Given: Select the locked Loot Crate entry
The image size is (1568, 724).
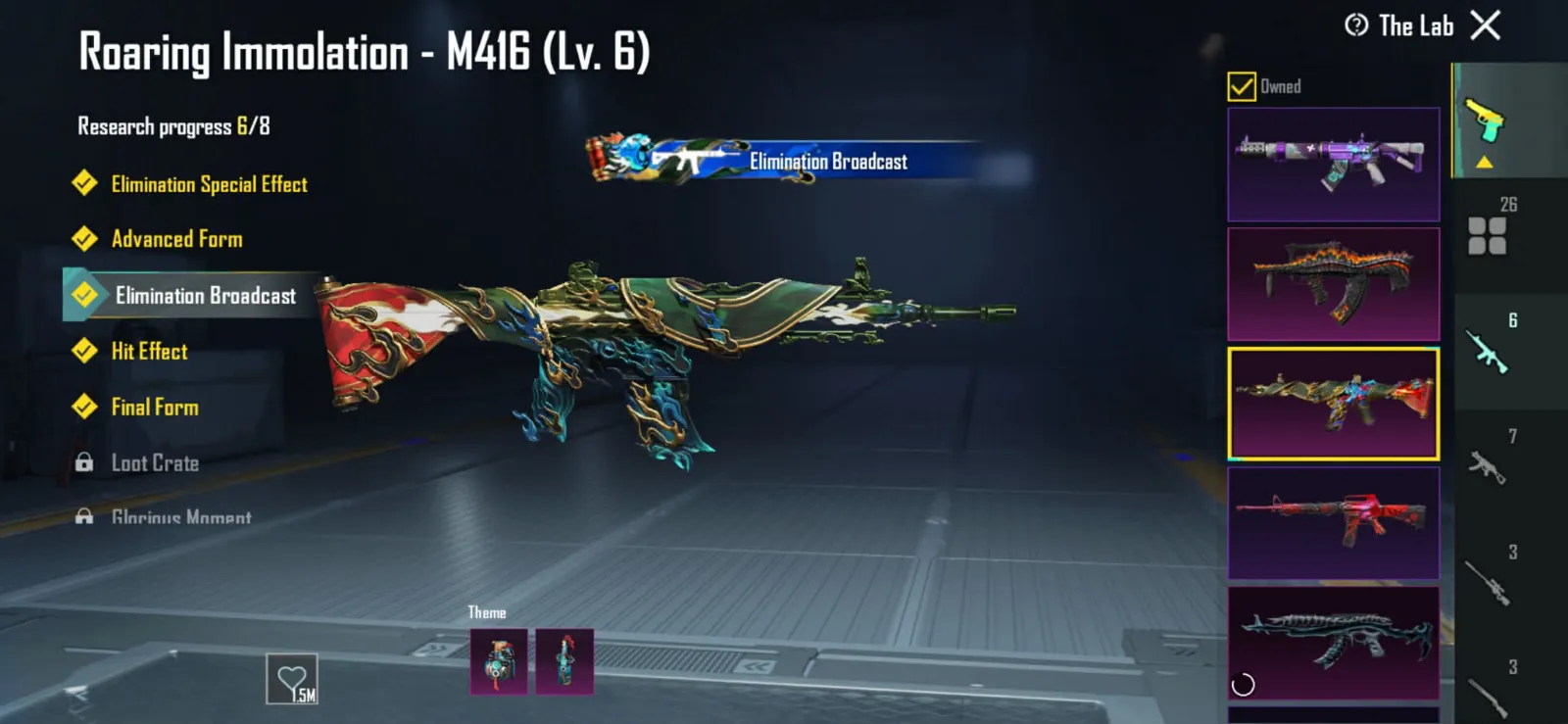Looking at the screenshot, I should tap(155, 463).
